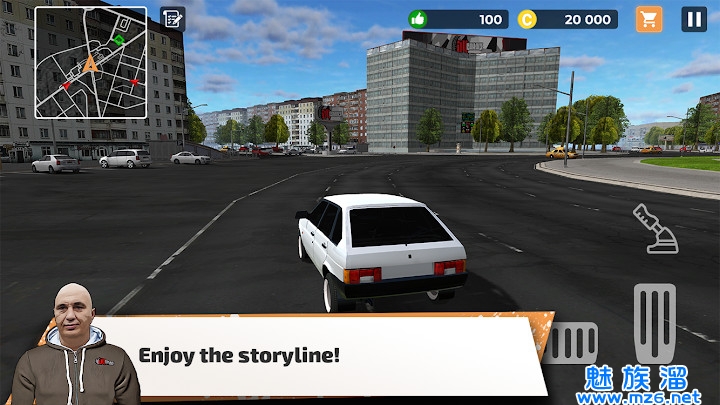
Task: Pull the handbrake lever
Action: click(x=656, y=228)
